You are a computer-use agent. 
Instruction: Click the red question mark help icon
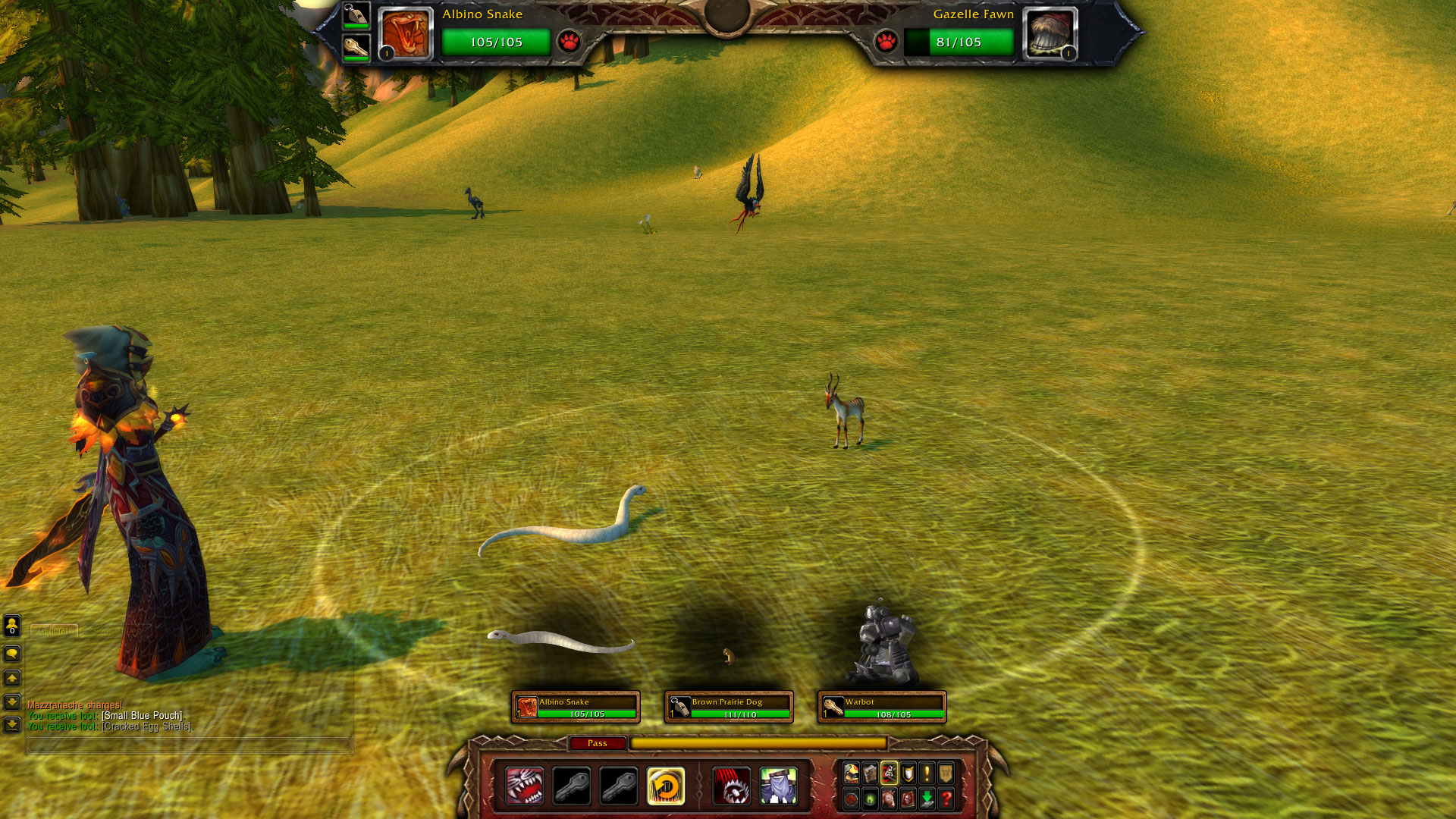coord(946,799)
